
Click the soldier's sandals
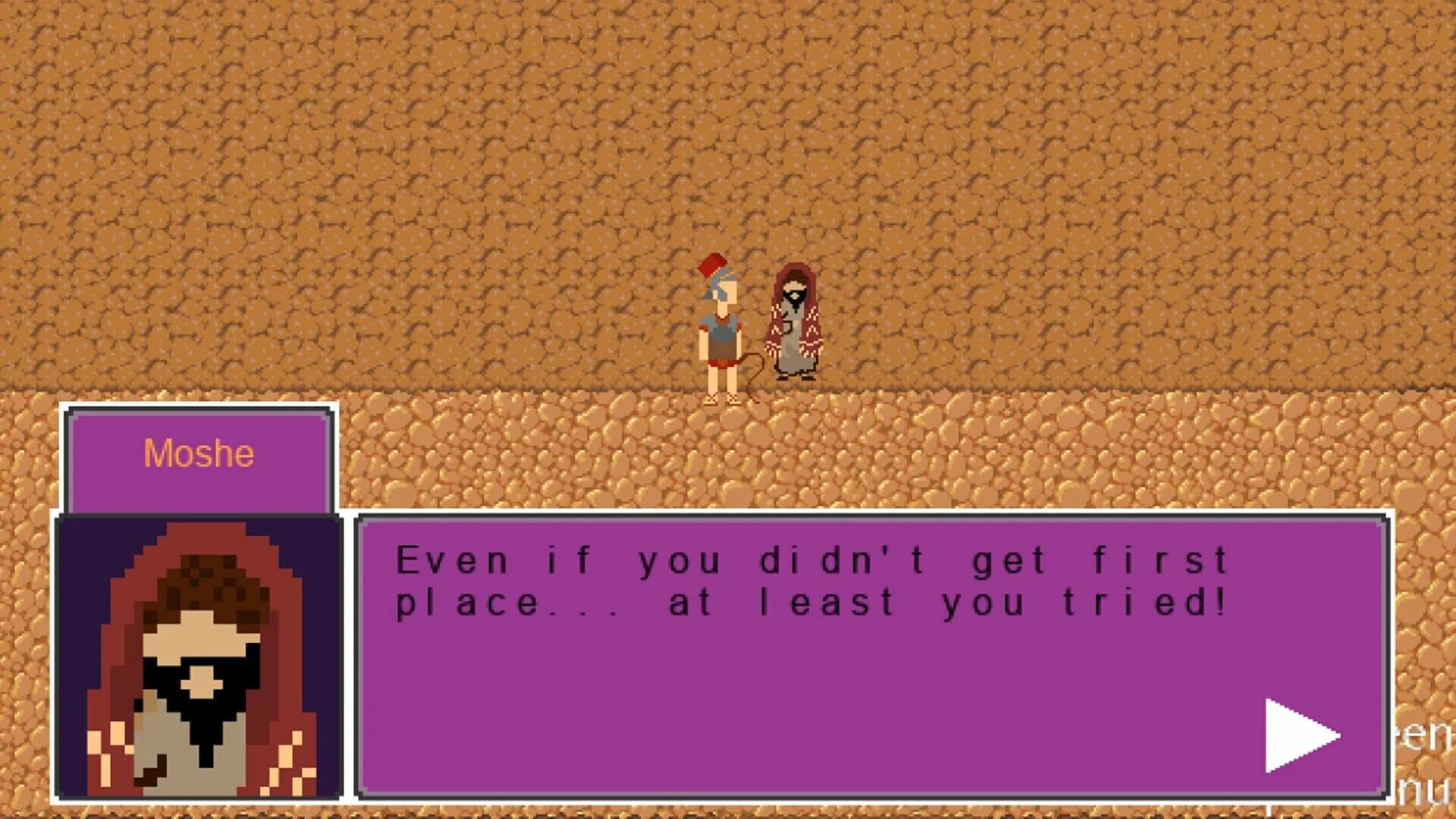(x=722, y=398)
